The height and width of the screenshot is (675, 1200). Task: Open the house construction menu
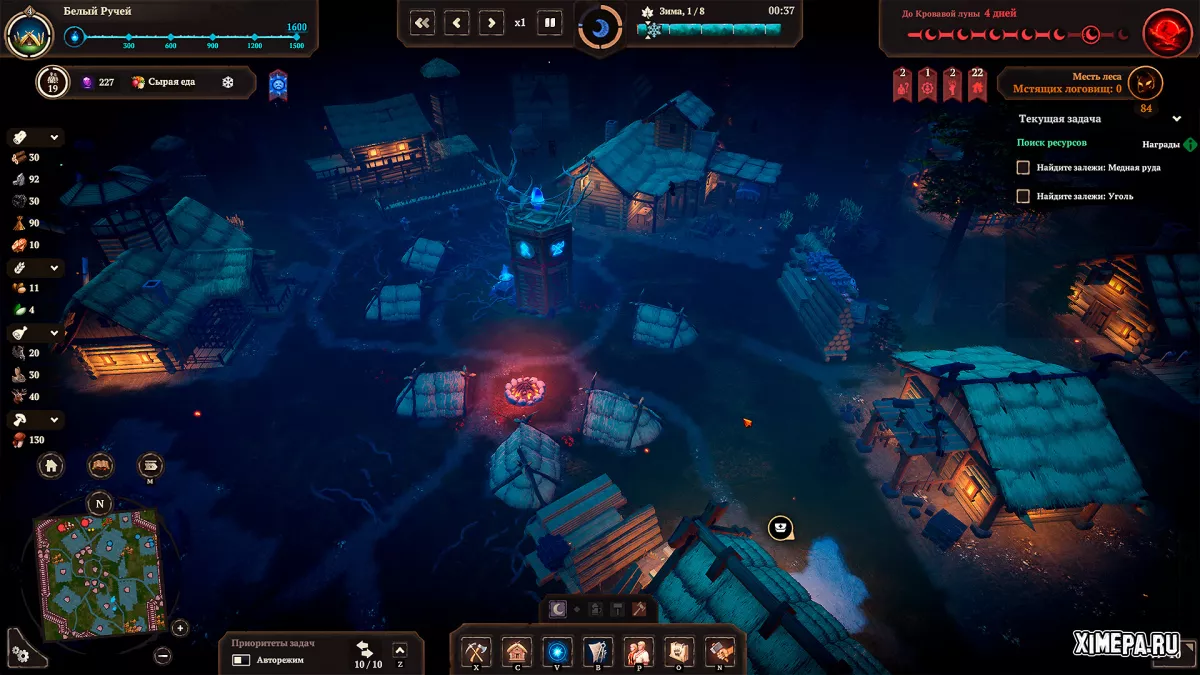516,651
